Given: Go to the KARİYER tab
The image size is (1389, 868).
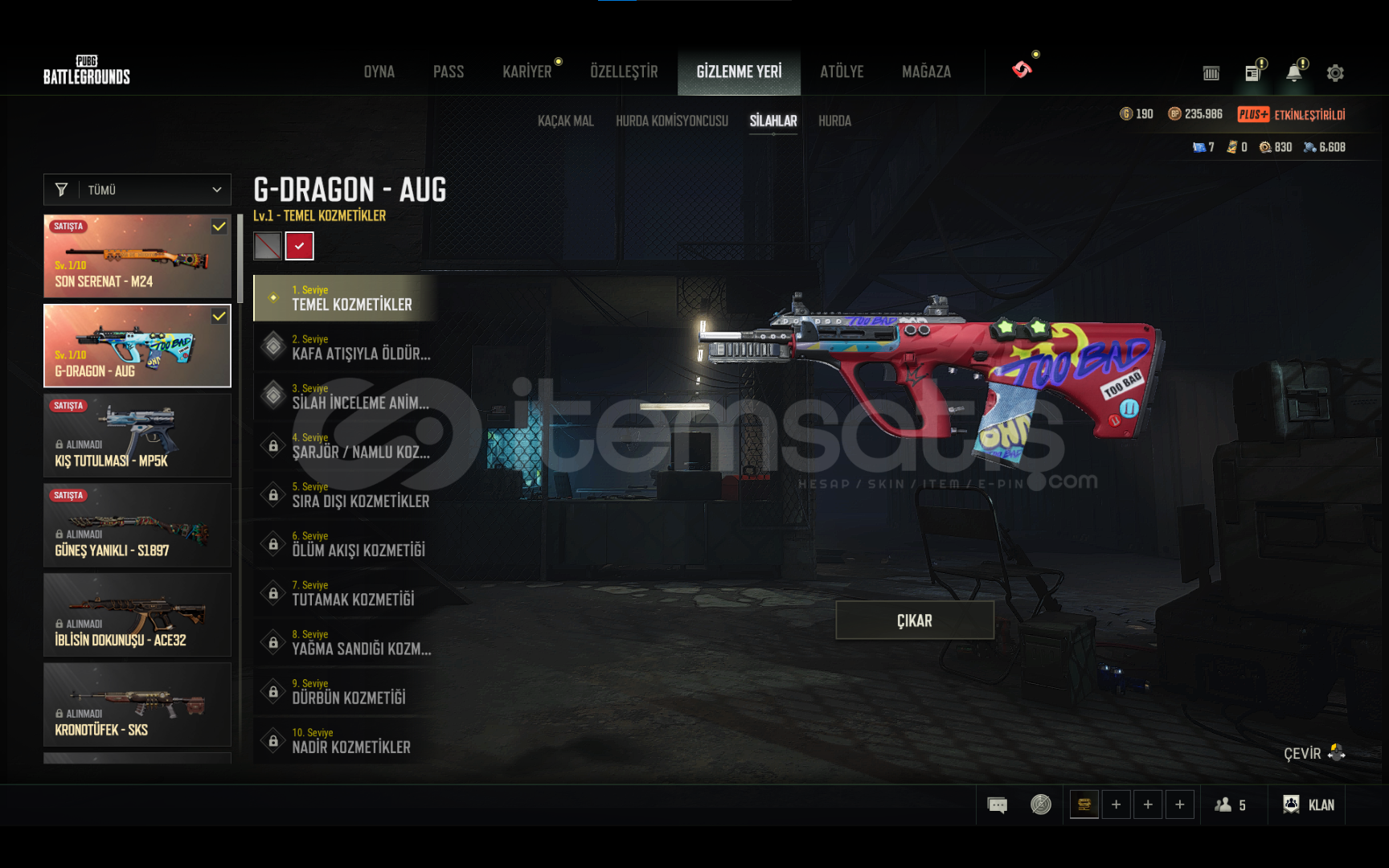Looking at the screenshot, I should (x=527, y=72).
